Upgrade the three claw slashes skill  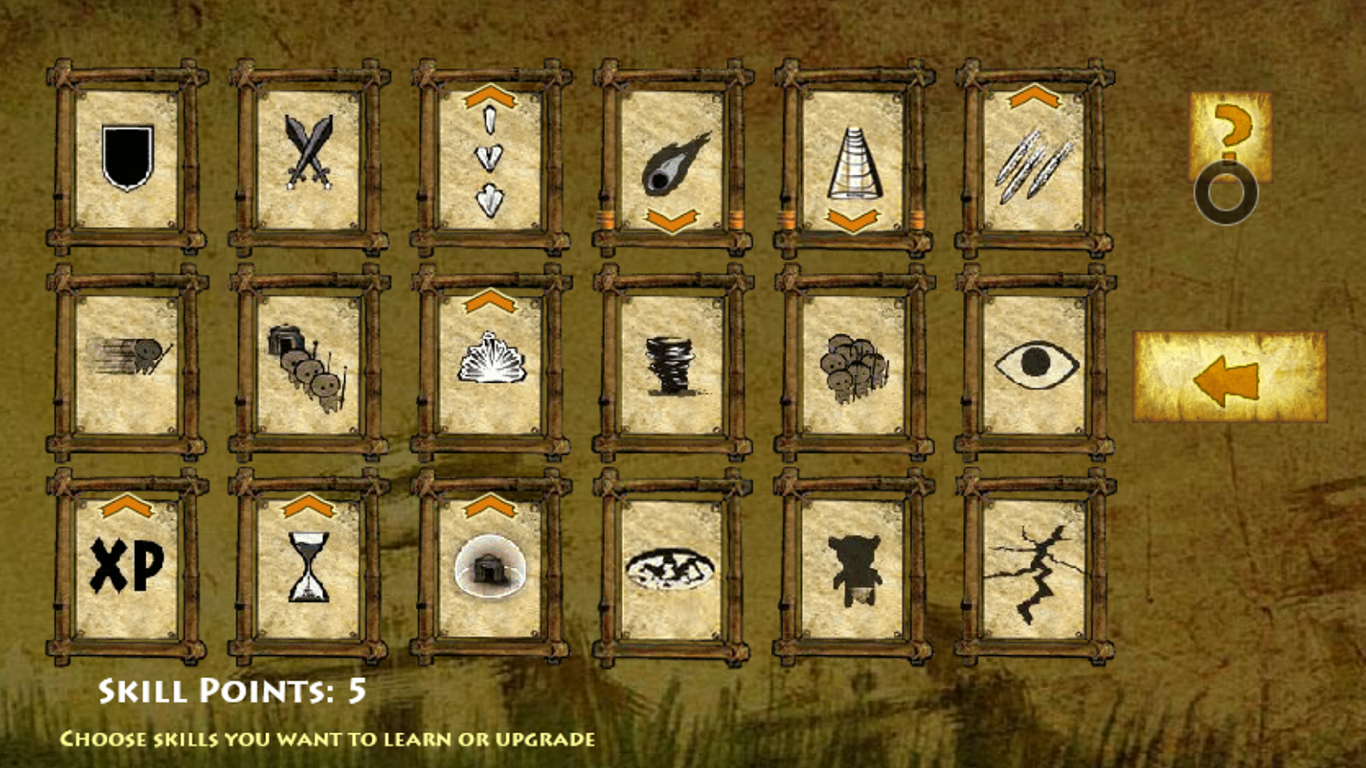coord(1034,158)
